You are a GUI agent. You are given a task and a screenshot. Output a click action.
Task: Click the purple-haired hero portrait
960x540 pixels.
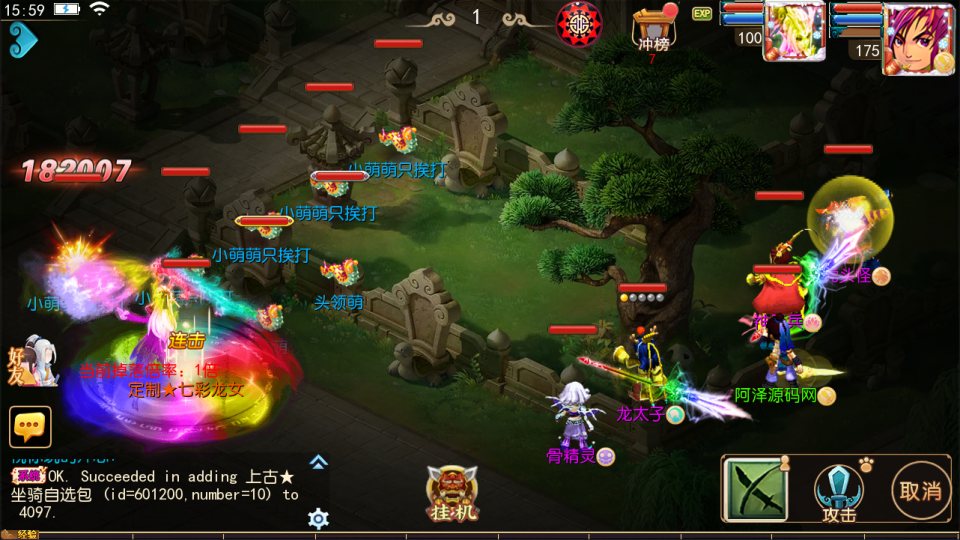click(916, 38)
